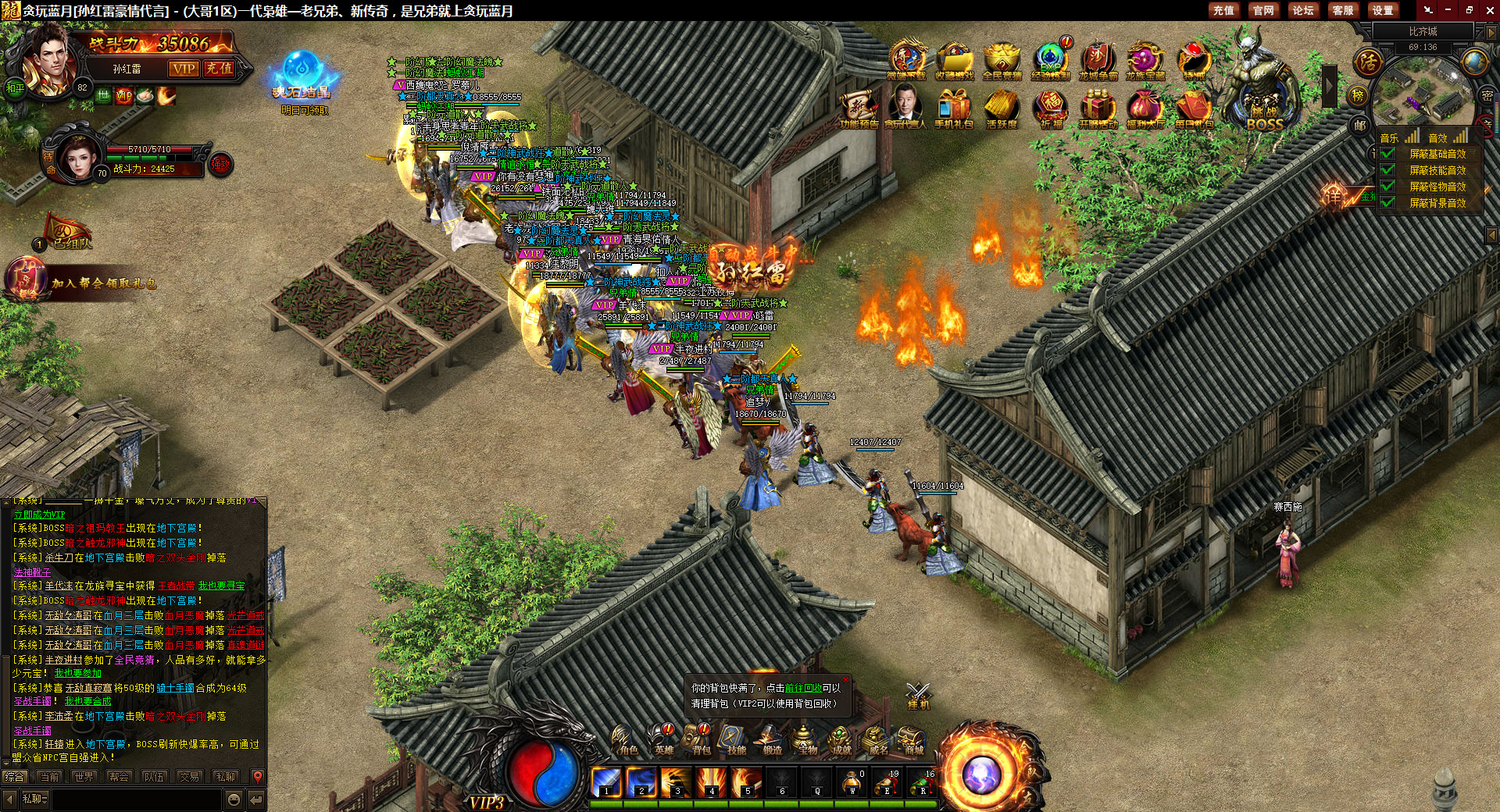Use the orange potion in slot W

(852, 781)
